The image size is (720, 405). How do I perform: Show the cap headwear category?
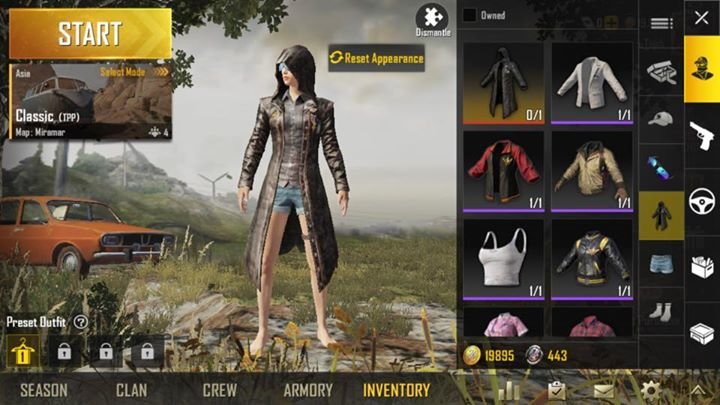(661, 119)
